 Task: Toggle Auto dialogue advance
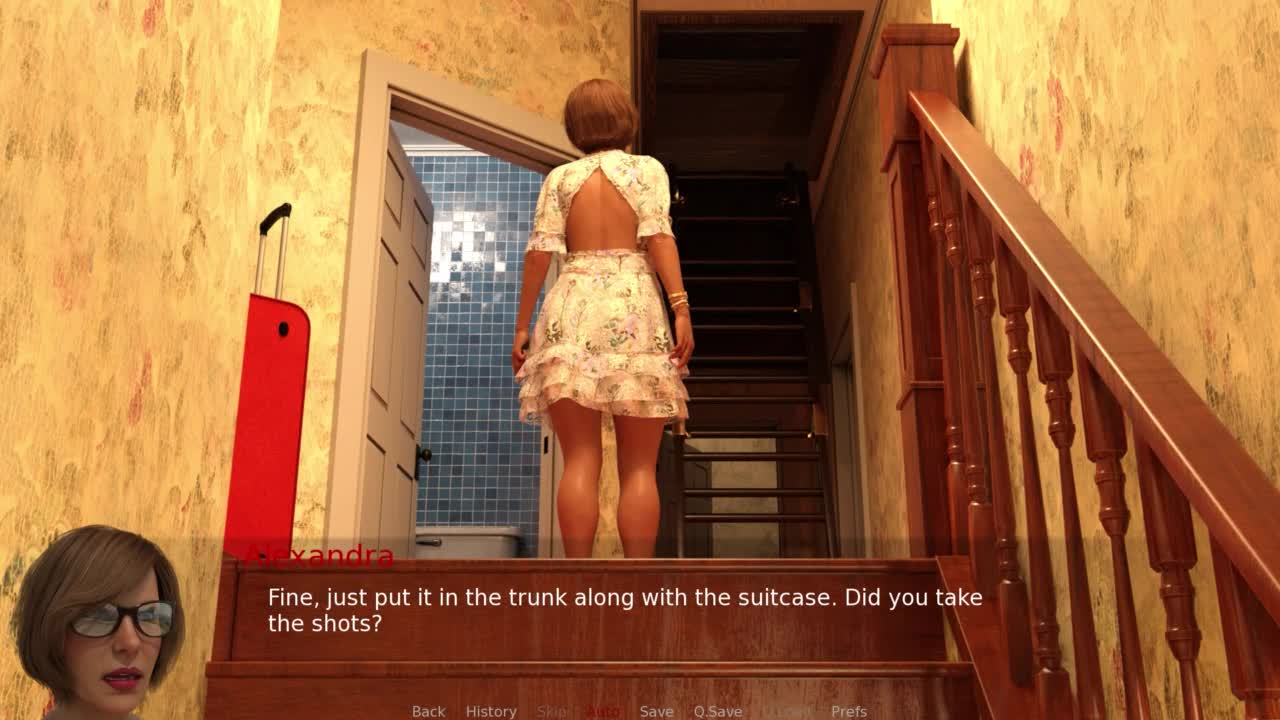(x=603, y=711)
